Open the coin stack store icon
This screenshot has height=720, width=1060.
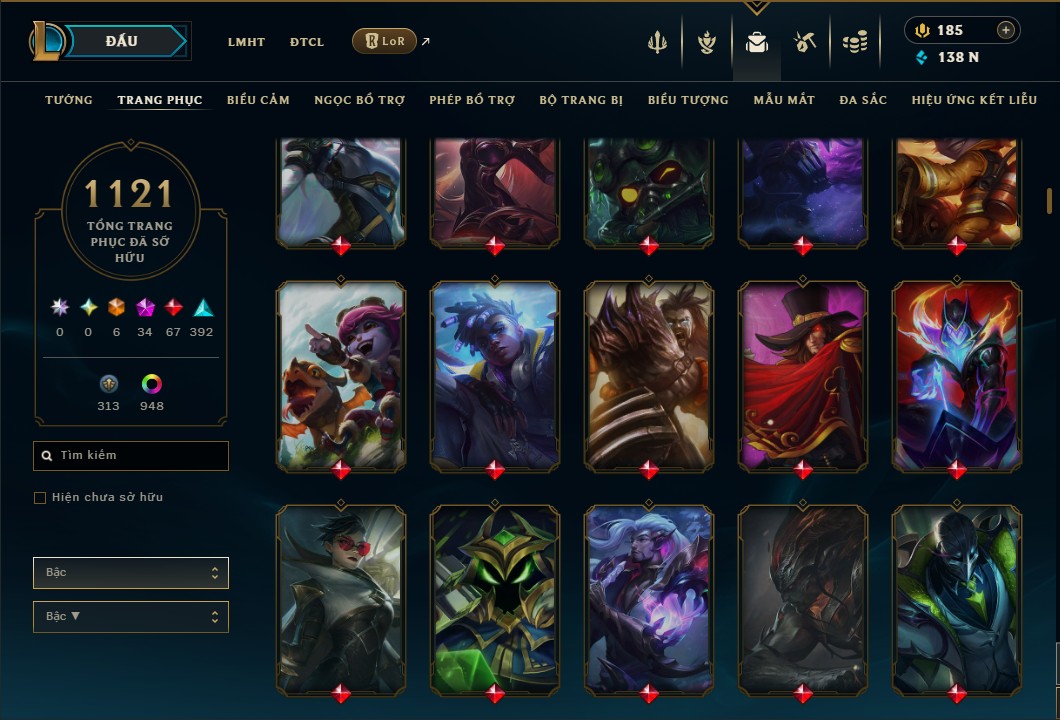click(854, 42)
